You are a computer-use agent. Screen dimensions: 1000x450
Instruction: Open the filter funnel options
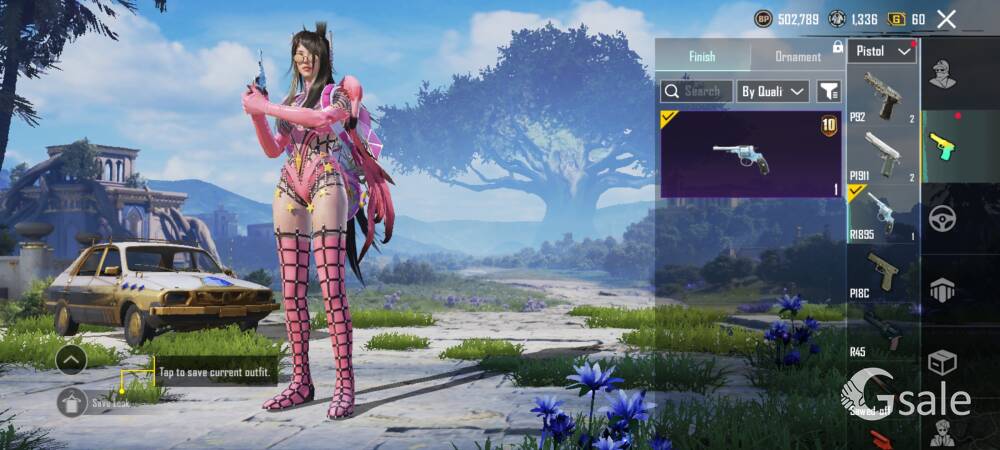[829, 91]
